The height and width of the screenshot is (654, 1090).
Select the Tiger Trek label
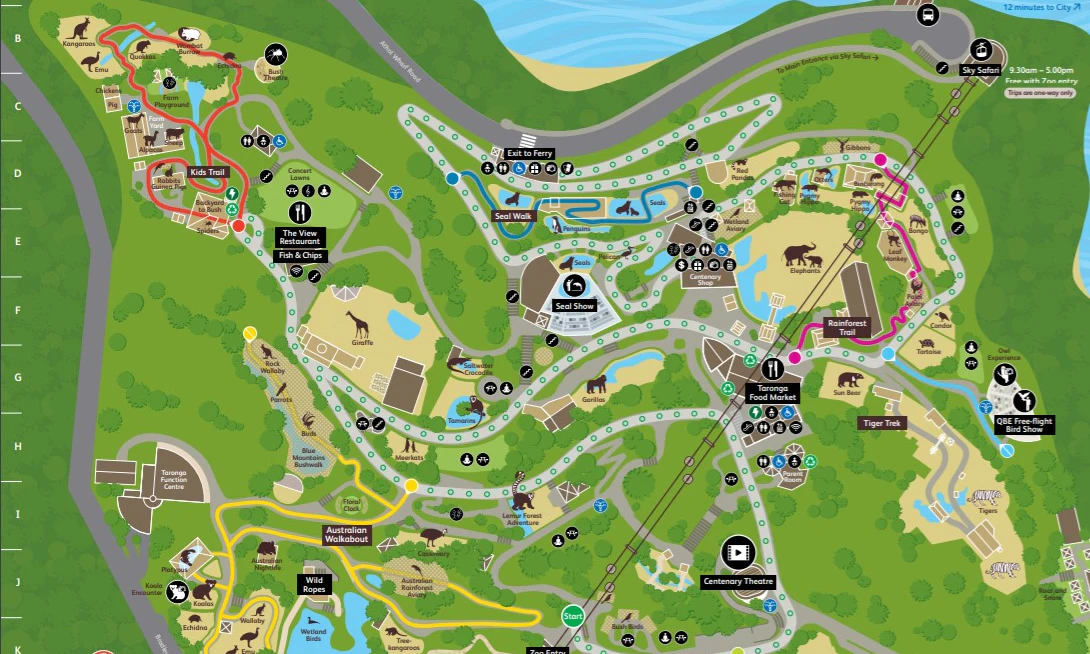coord(882,423)
